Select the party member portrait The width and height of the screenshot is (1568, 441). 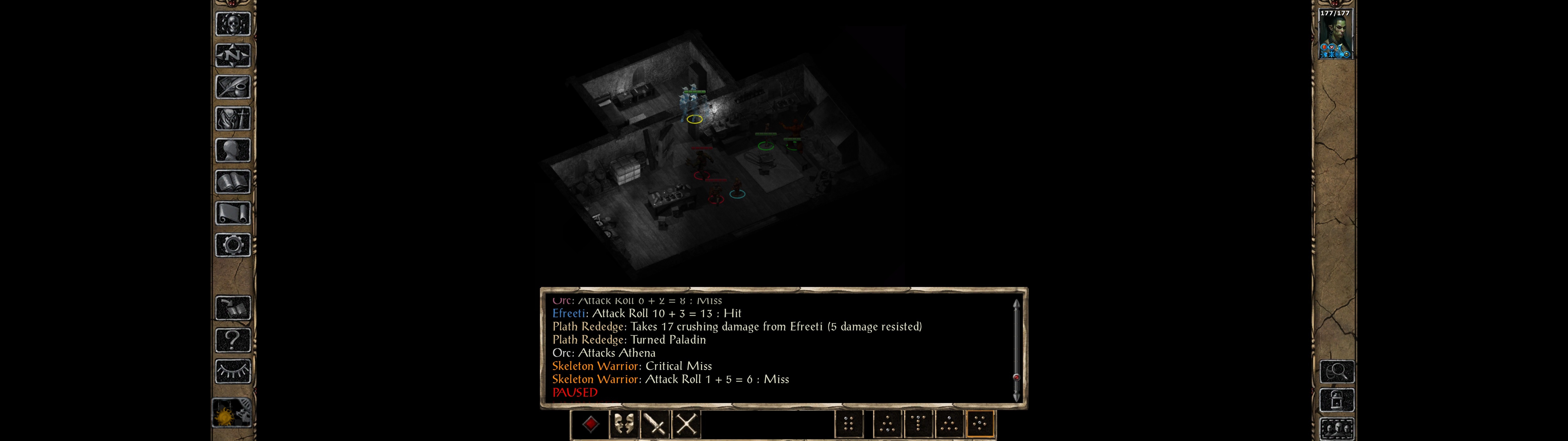(x=1335, y=34)
